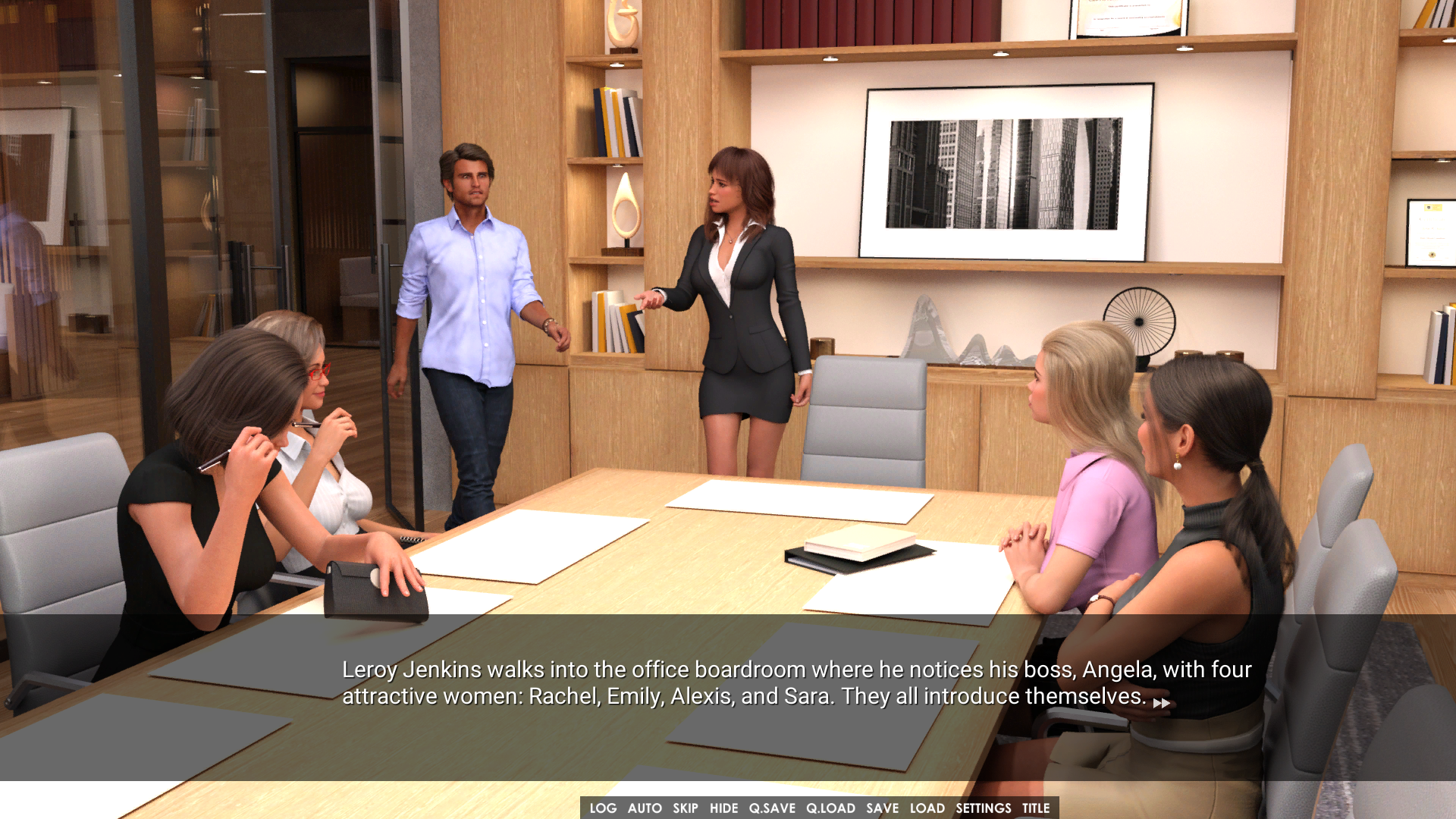
Task: Quick load with Q.LOAD
Action: point(830,808)
